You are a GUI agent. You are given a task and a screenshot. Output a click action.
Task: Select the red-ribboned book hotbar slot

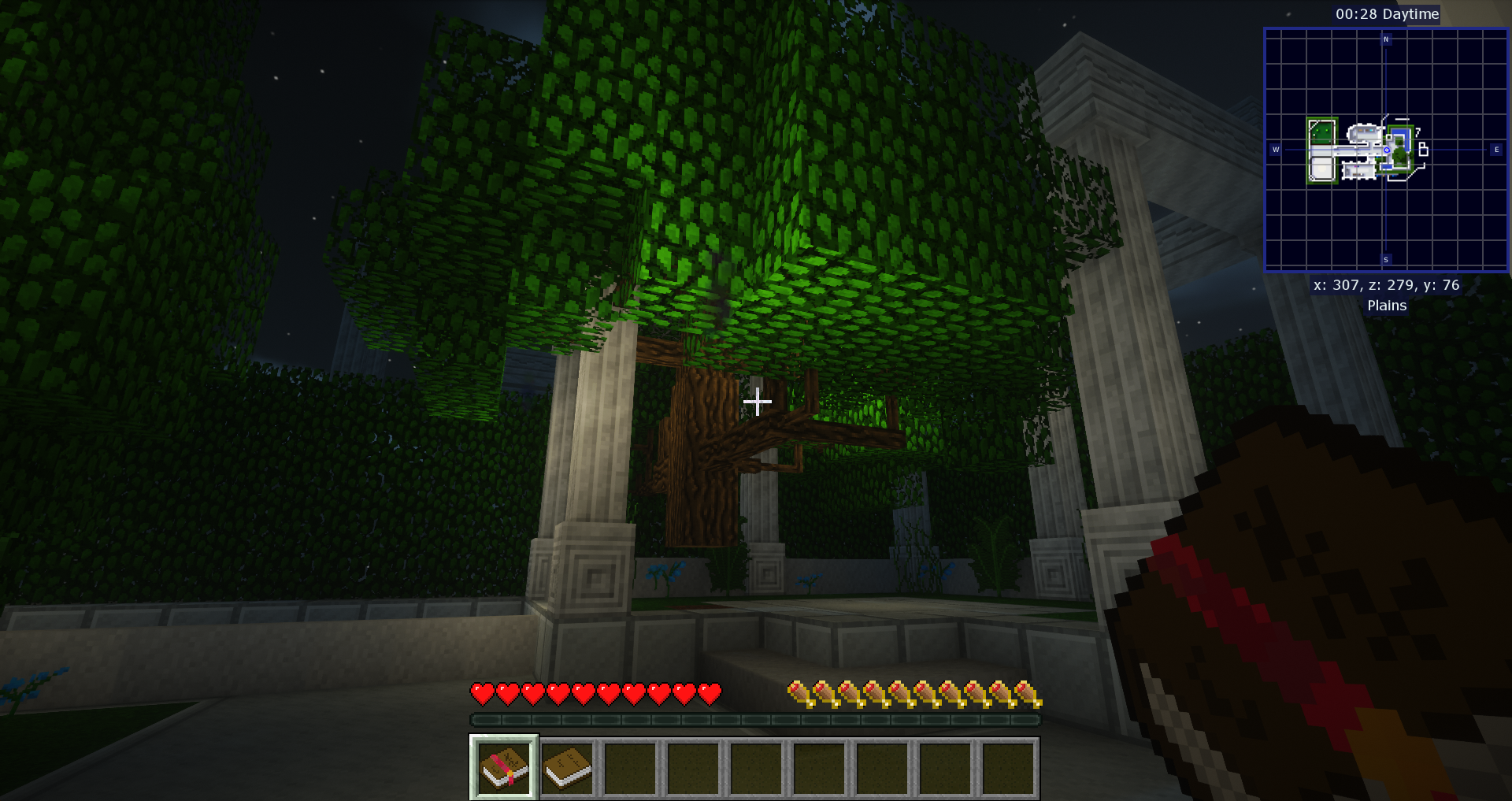pos(504,767)
